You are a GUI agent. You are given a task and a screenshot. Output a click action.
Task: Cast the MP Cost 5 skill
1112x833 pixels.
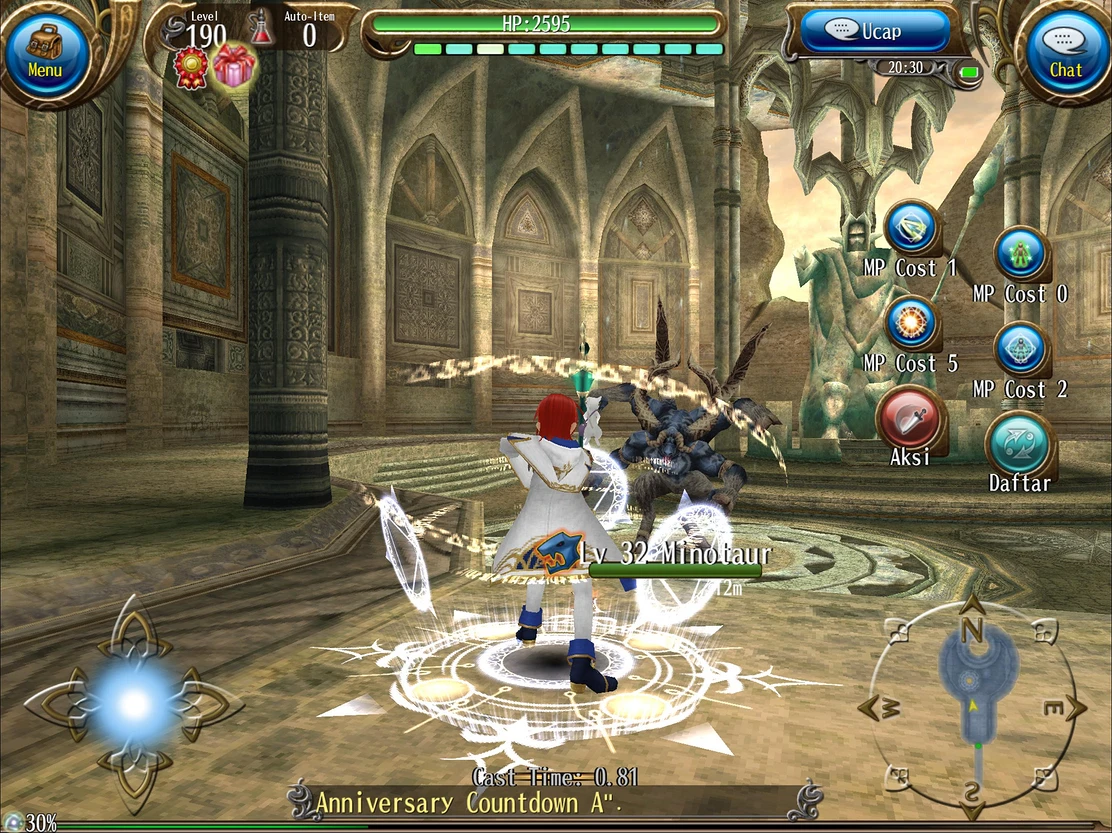[912, 323]
